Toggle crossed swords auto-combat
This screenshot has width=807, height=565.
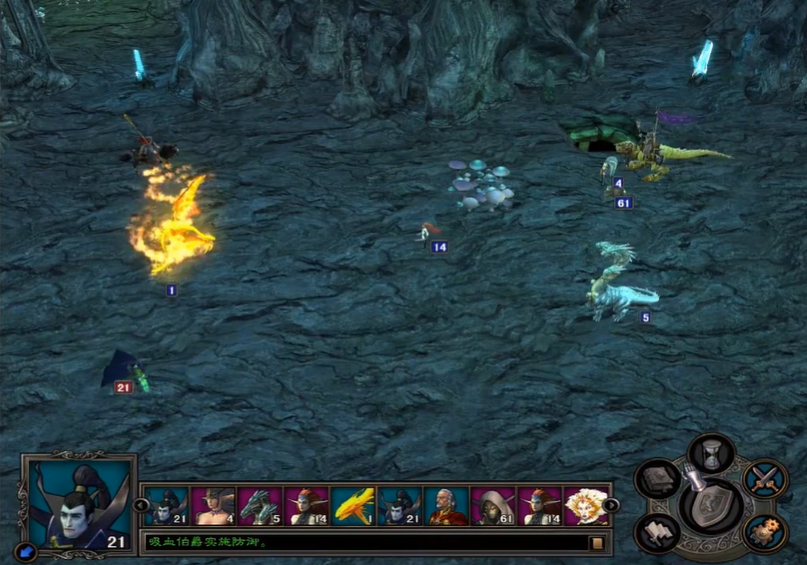[765, 478]
